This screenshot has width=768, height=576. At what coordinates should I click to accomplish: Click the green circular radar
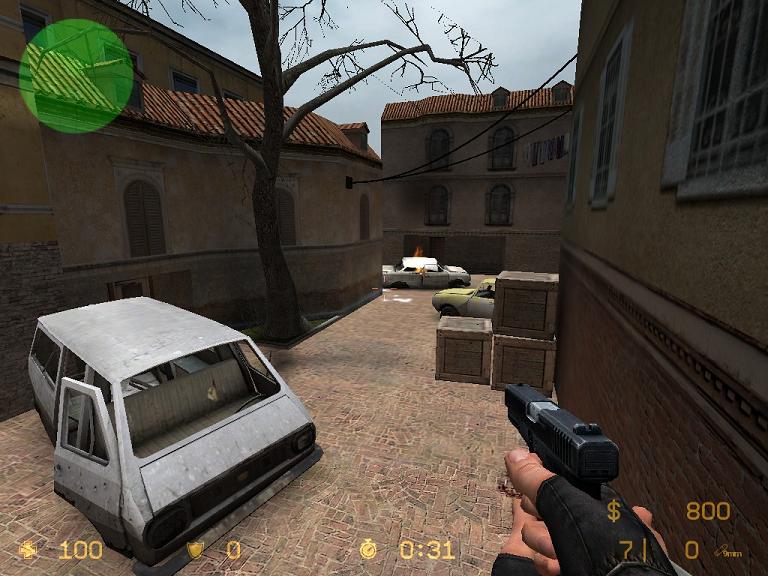76,76
